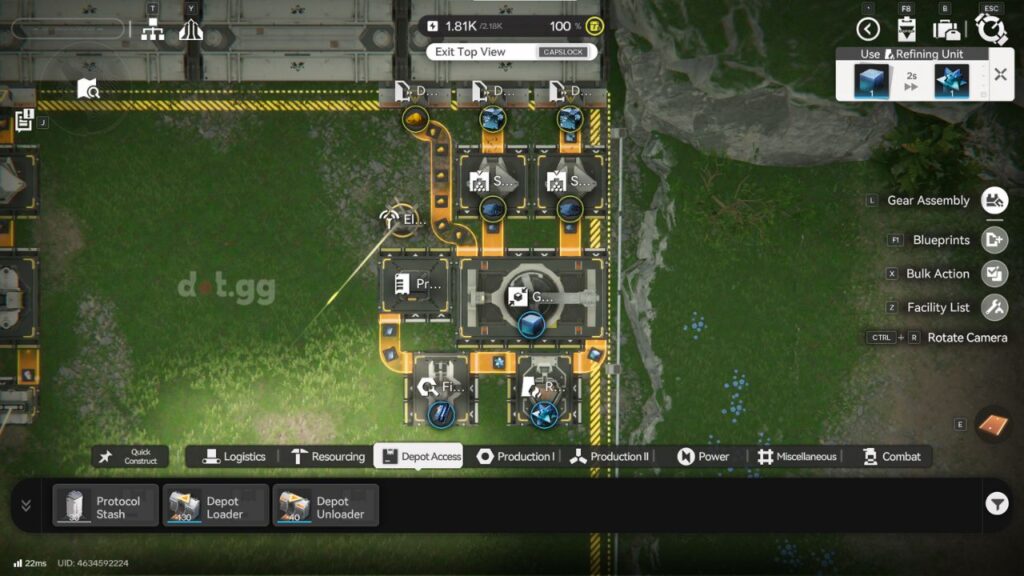This screenshot has height=576, width=1024.
Task: Open the Power category tab
Action: click(x=703, y=457)
